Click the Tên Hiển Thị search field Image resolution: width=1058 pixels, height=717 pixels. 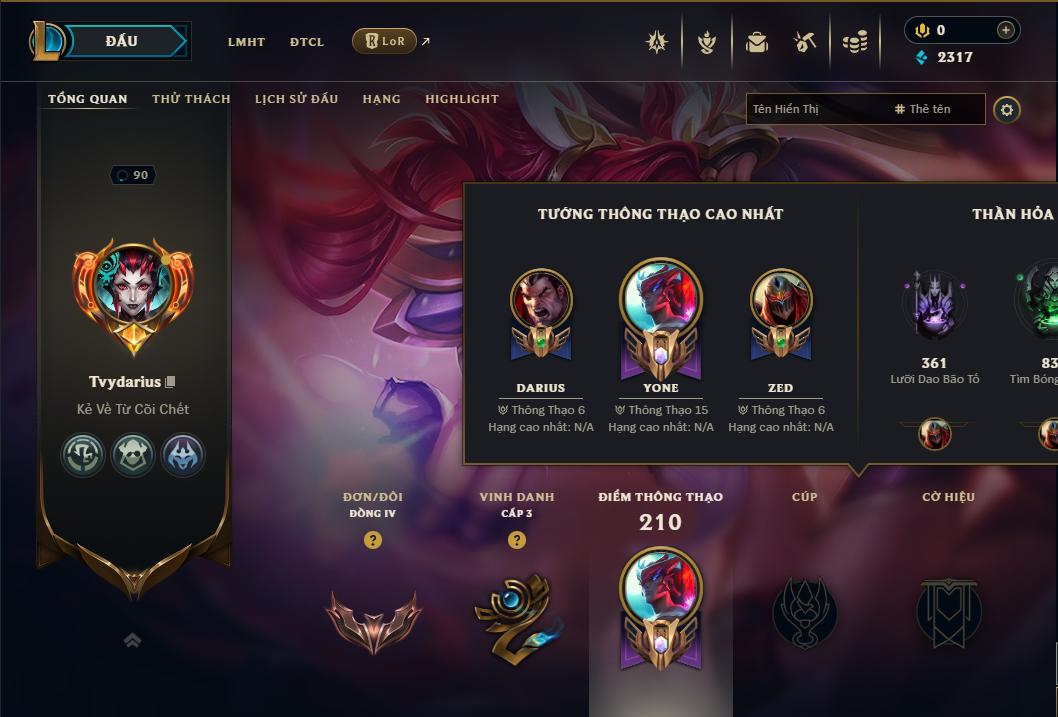tap(816, 109)
